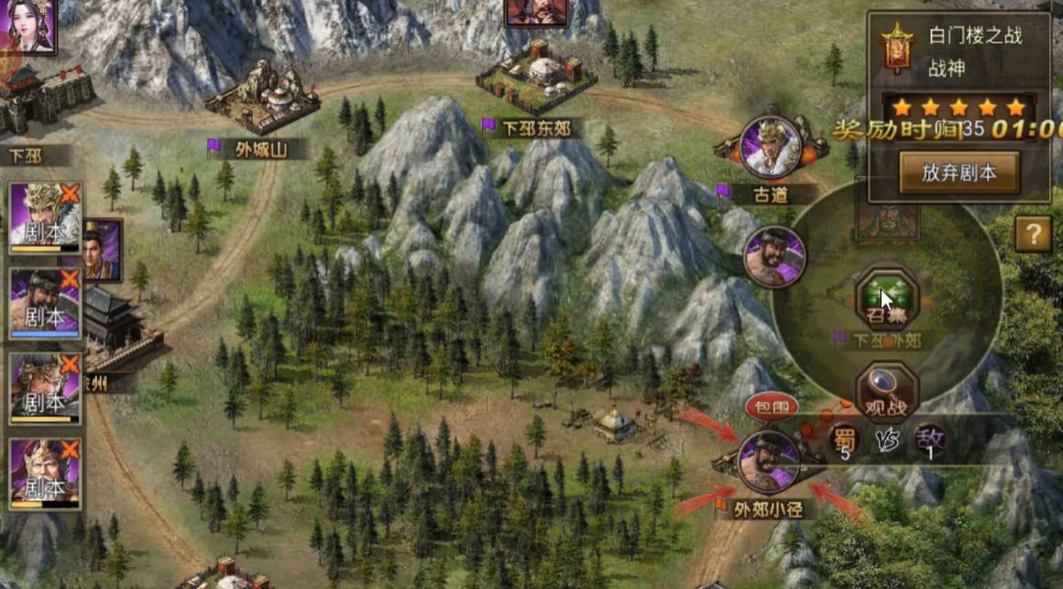Select the 外郊小径 battle node portrait

(x=767, y=461)
